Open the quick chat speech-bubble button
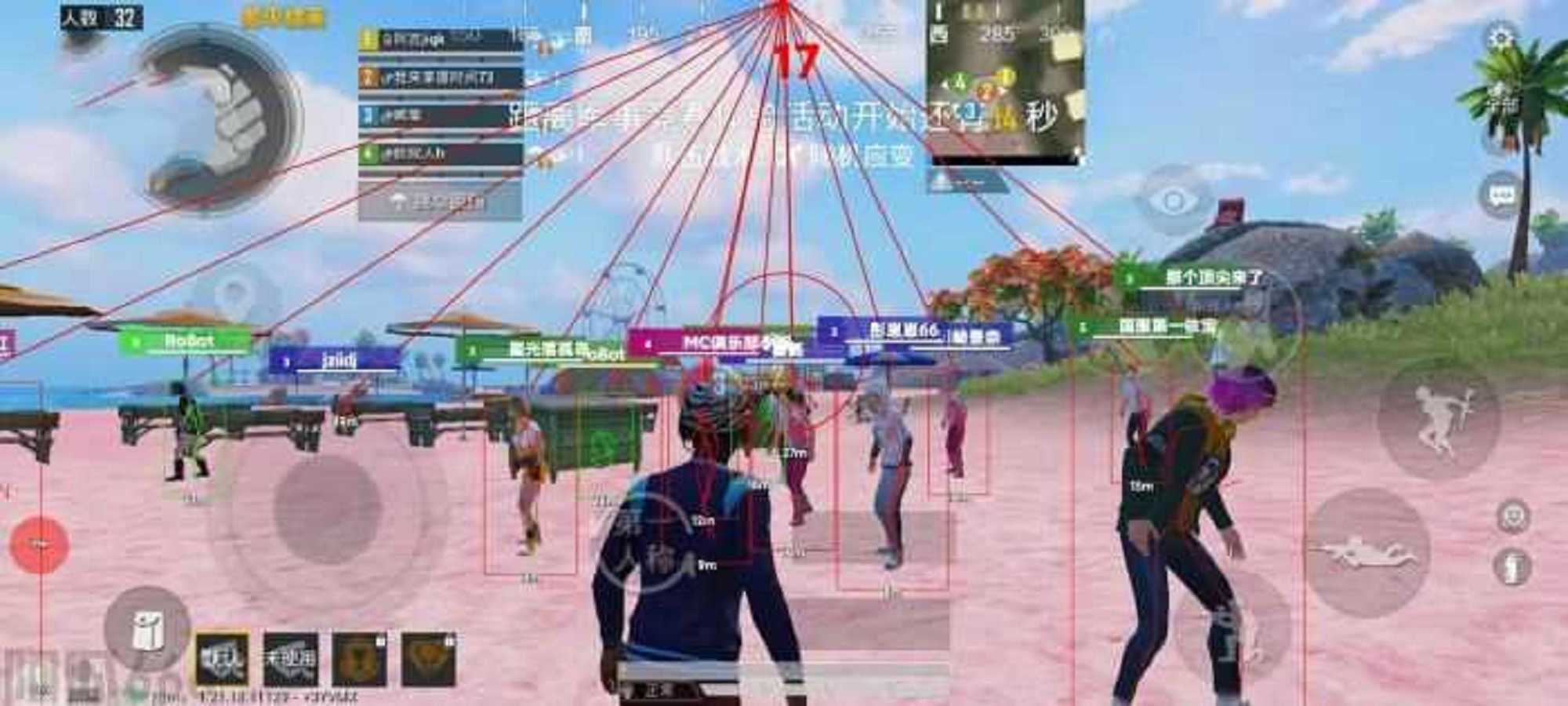Image resolution: width=1568 pixels, height=706 pixels. pyautogui.click(x=1501, y=195)
